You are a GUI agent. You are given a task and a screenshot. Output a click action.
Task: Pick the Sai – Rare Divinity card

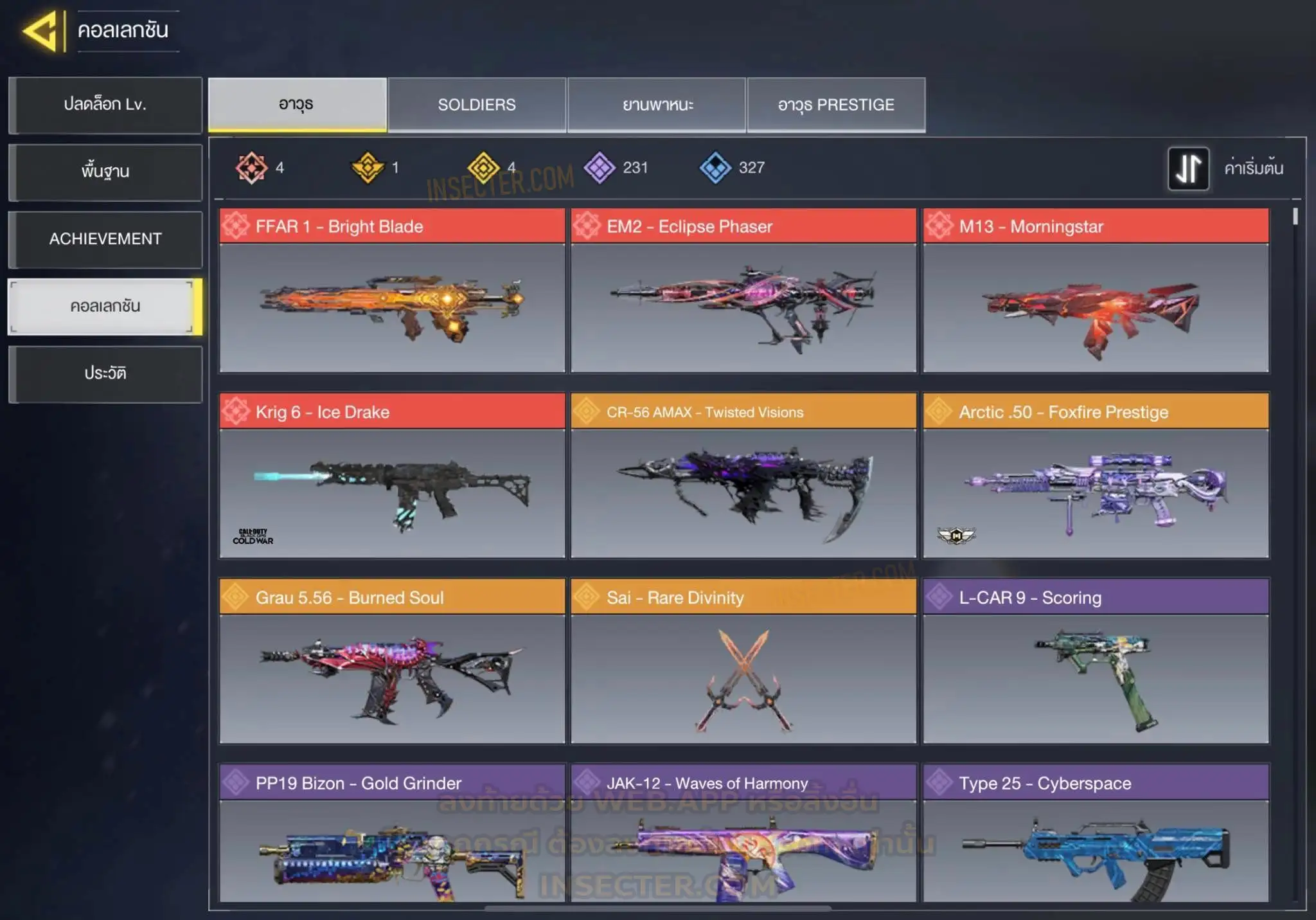pos(743,662)
